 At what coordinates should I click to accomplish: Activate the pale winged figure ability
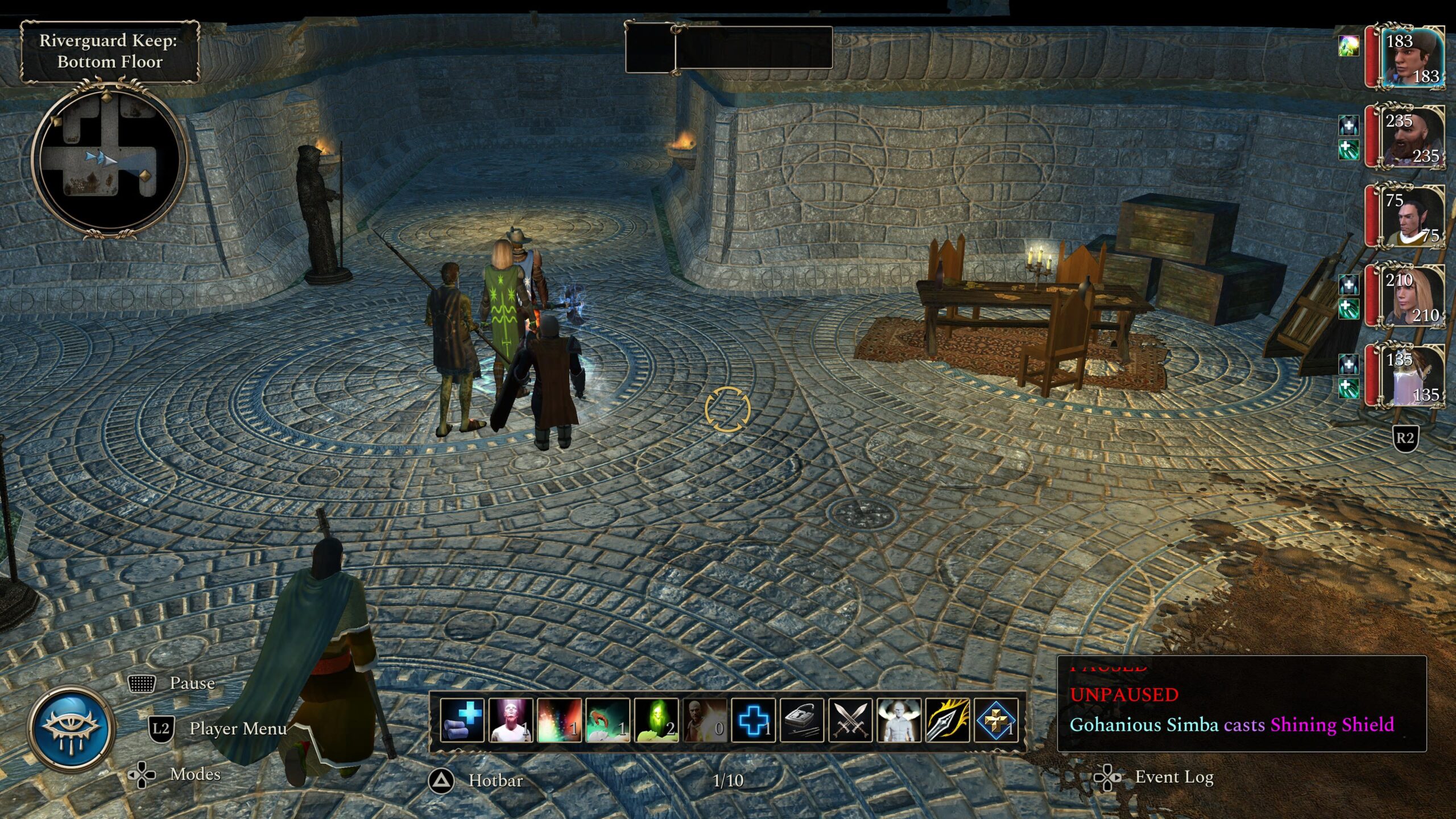899,721
